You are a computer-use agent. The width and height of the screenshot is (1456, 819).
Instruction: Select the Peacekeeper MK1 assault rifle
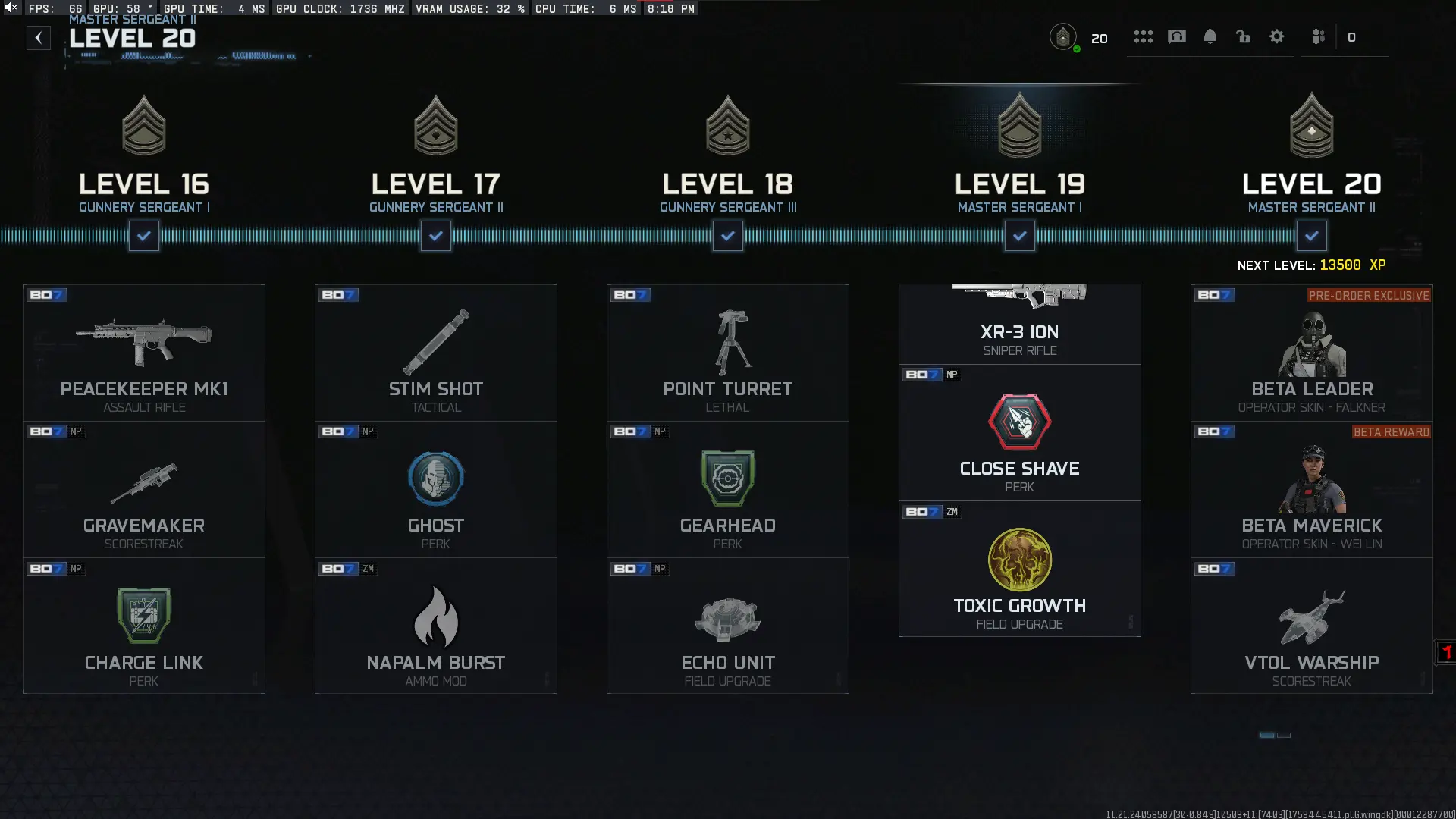coord(143,352)
